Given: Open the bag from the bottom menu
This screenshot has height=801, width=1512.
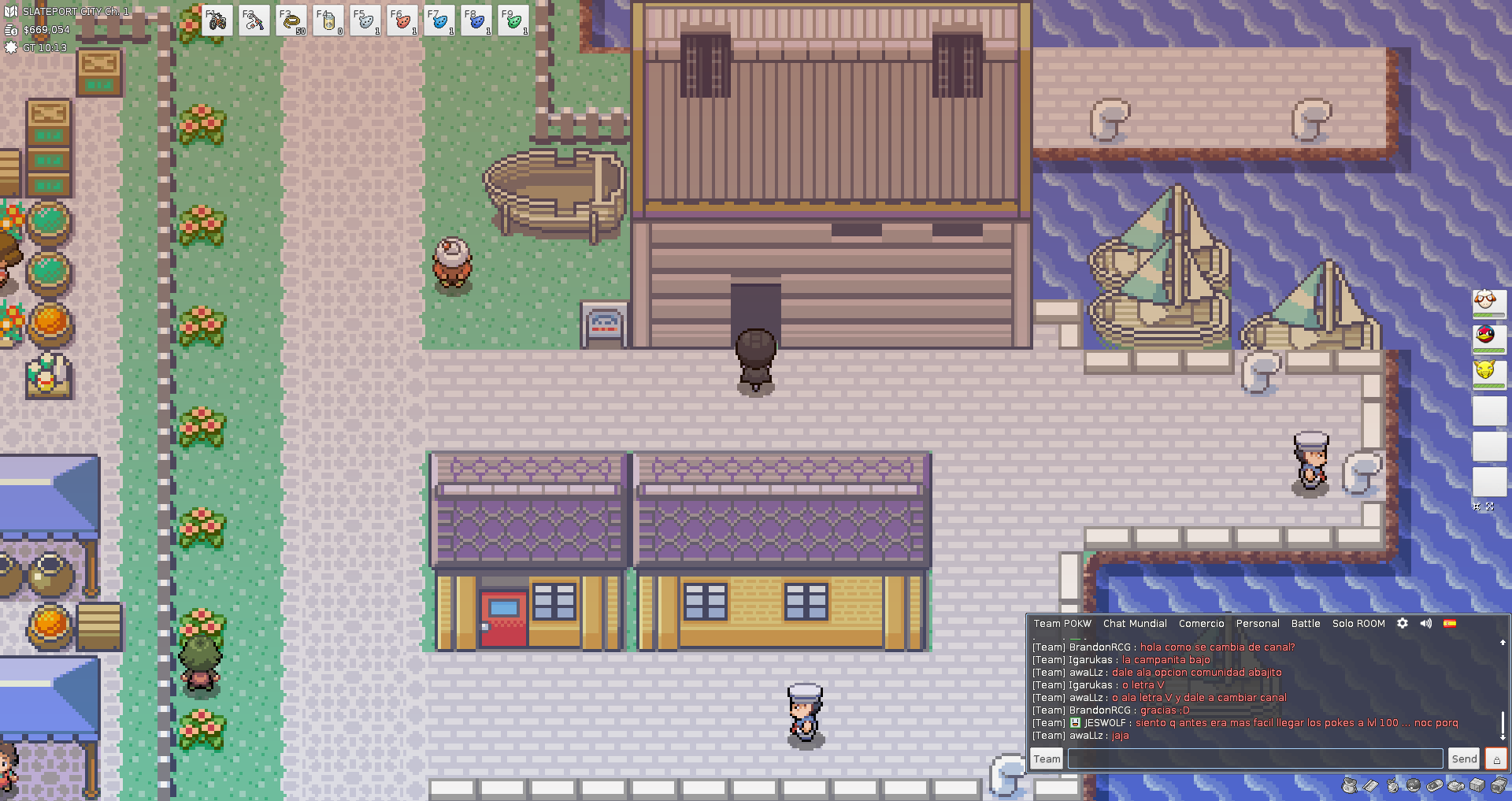Looking at the screenshot, I should coord(1350,785).
